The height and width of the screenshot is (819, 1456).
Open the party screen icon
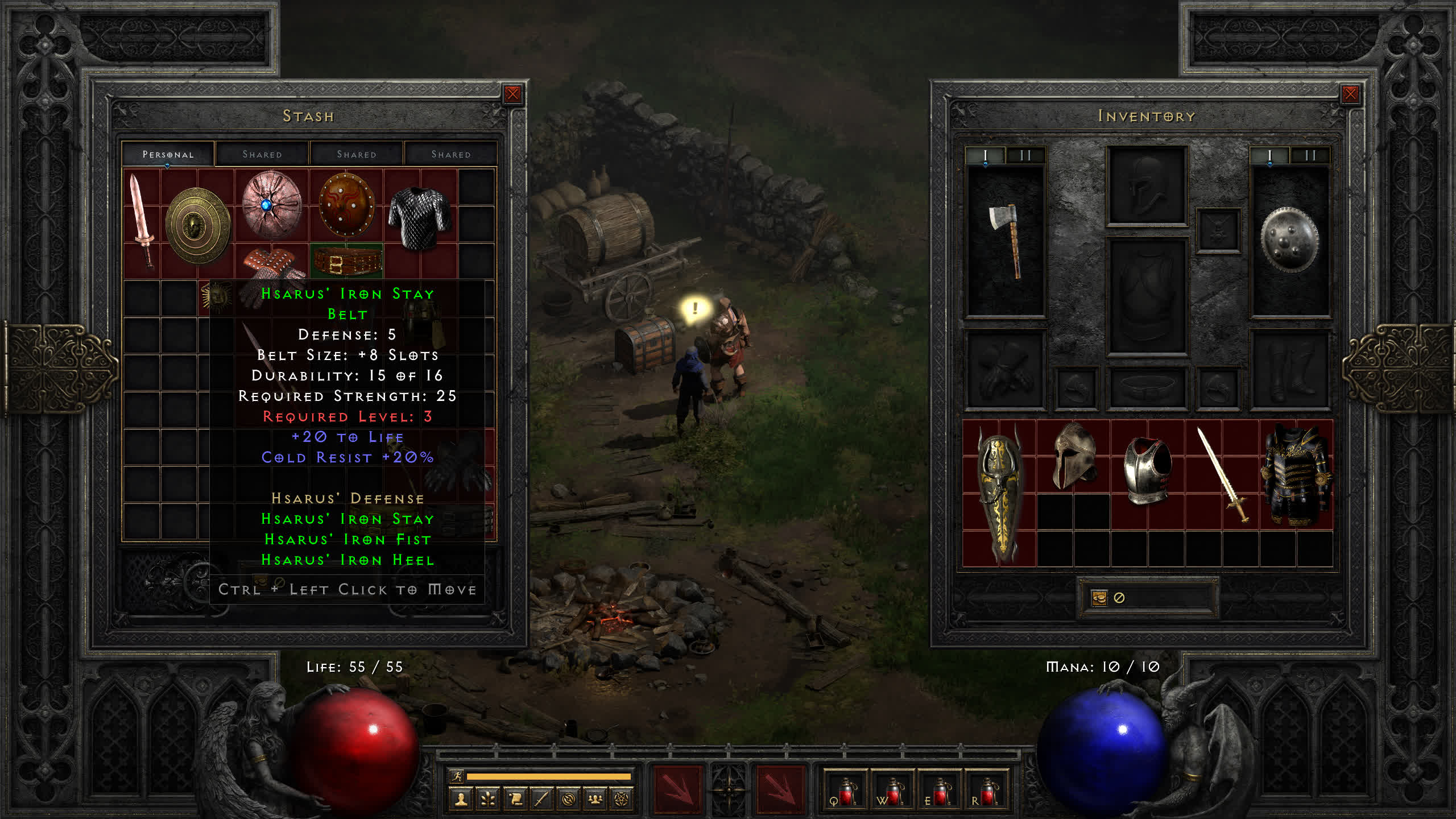click(595, 800)
